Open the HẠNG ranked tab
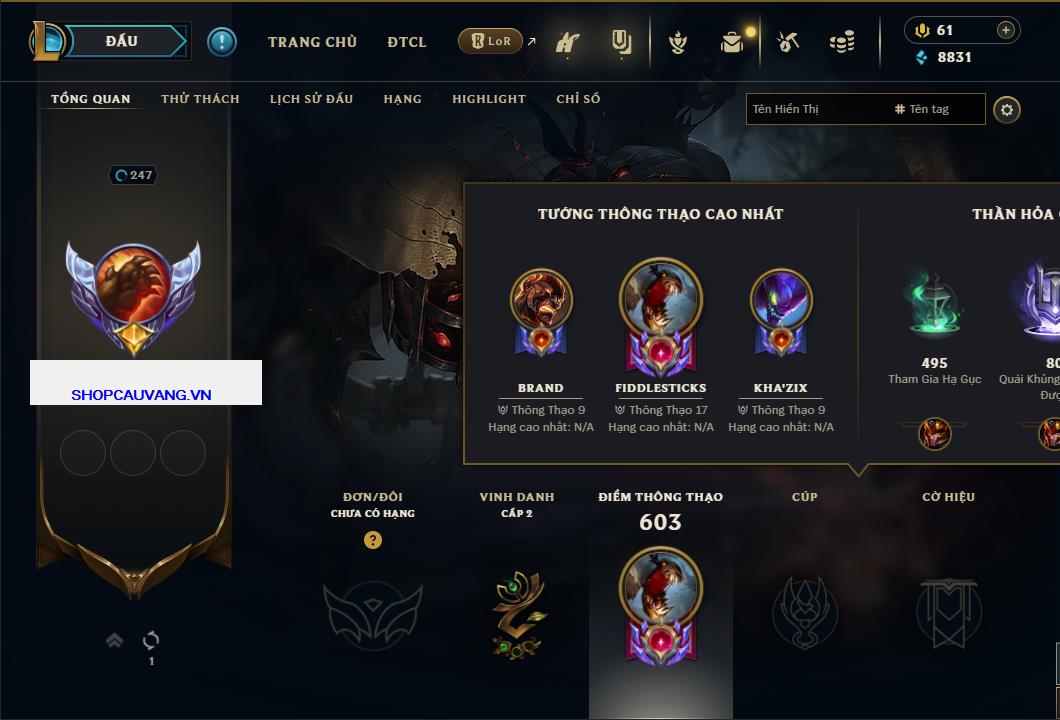1060x720 pixels. pyautogui.click(x=402, y=99)
